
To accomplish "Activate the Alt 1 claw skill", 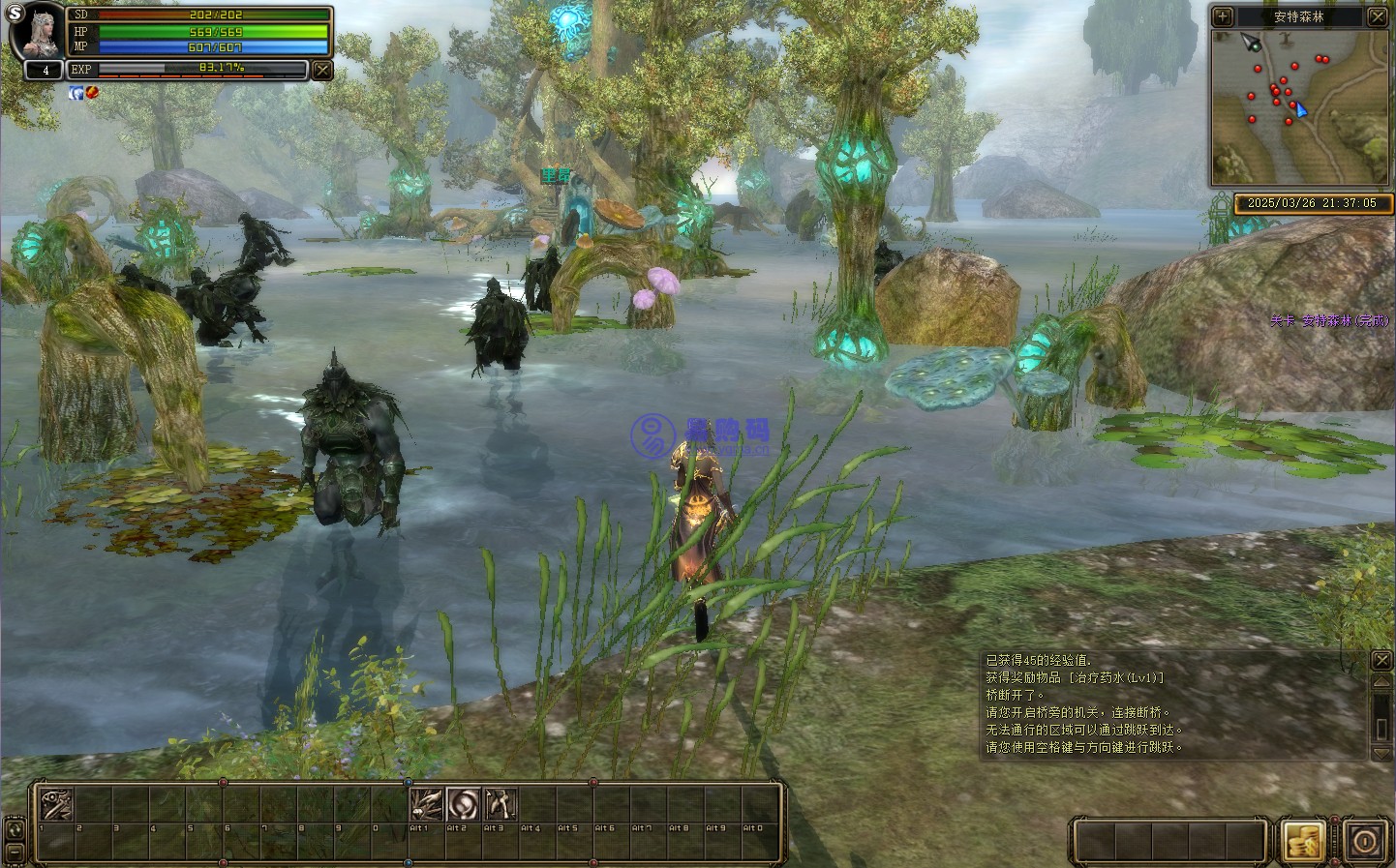I will 426,804.
